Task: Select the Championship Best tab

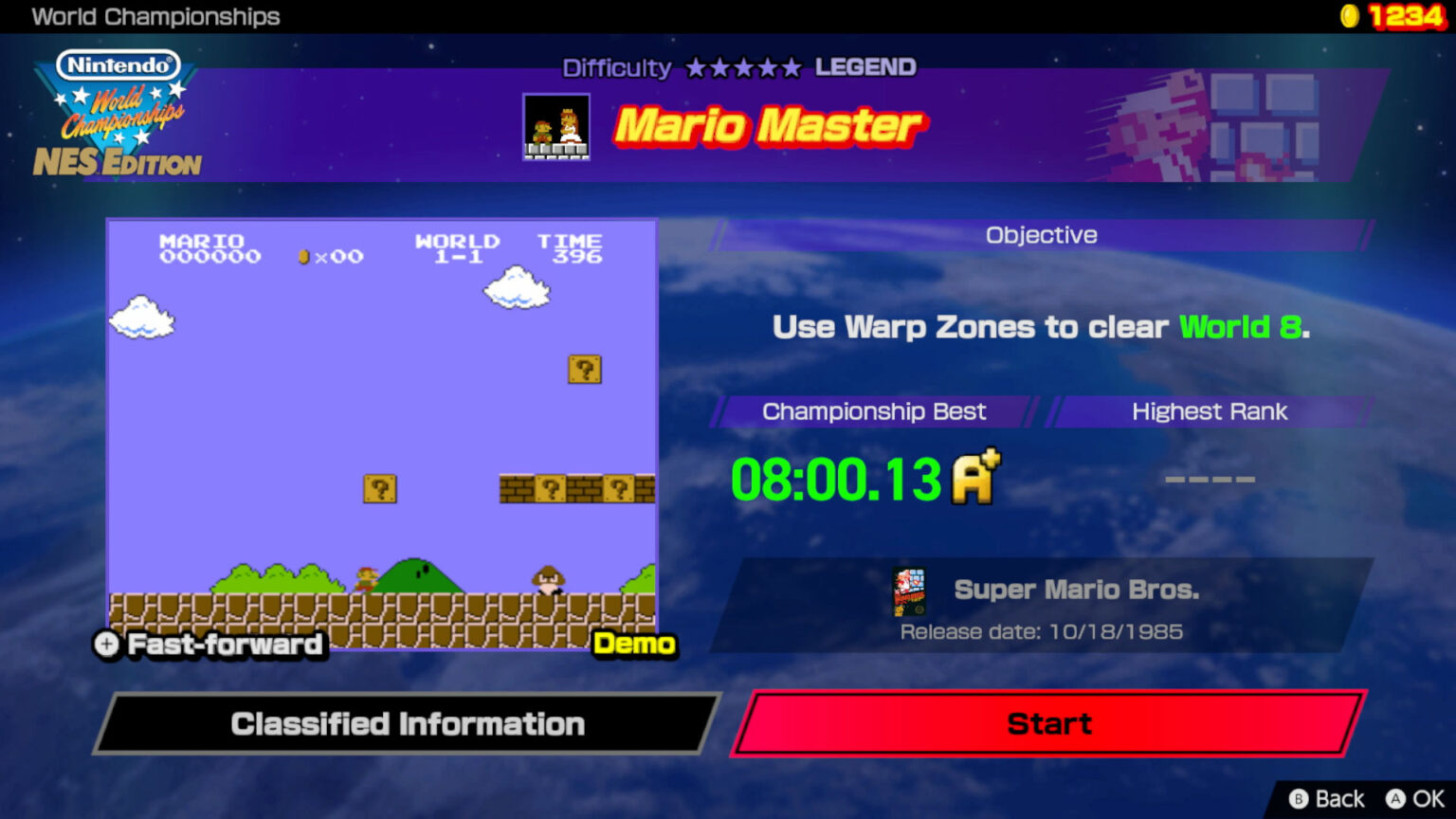Action: [x=873, y=411]
